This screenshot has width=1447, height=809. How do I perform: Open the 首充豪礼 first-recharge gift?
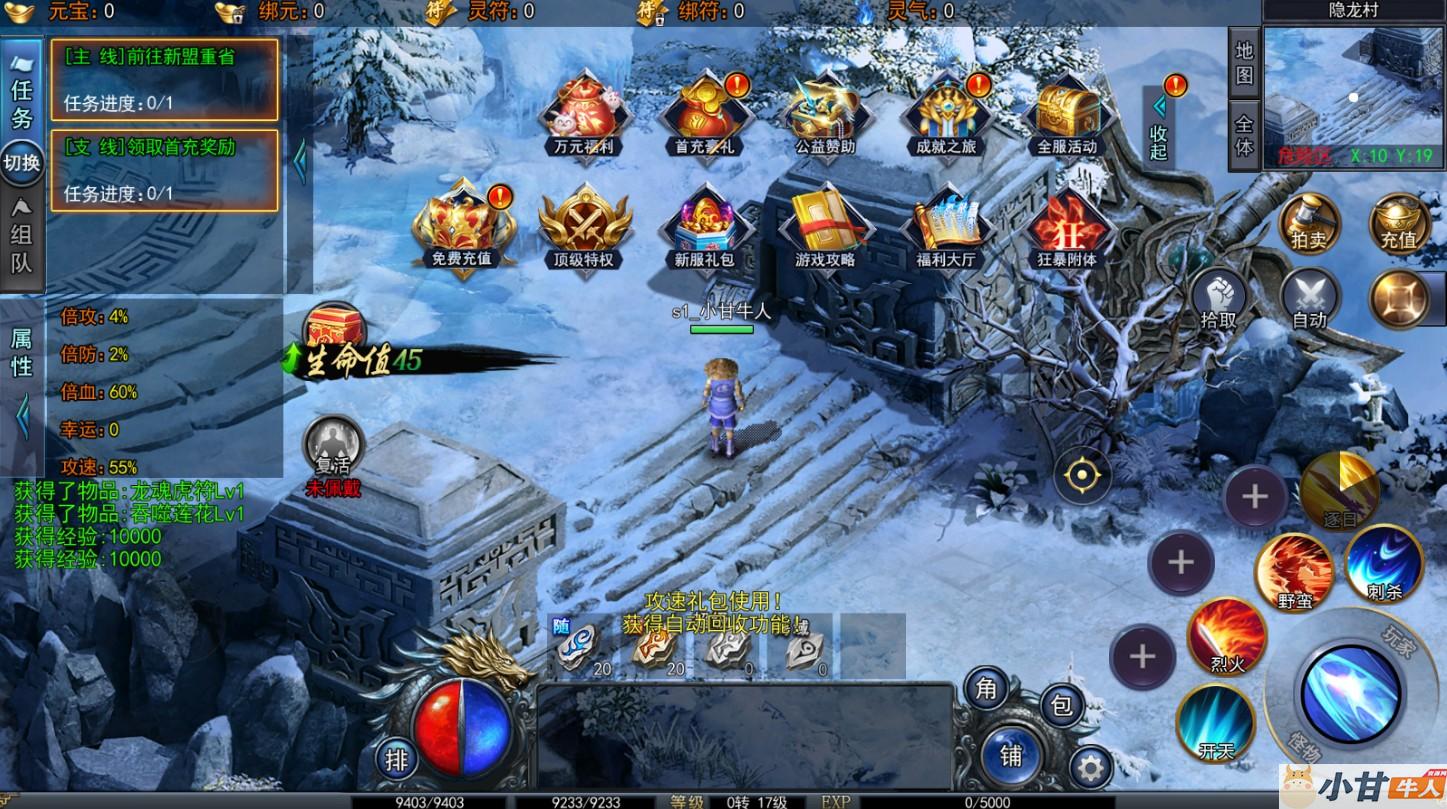[x=704, y=112]
